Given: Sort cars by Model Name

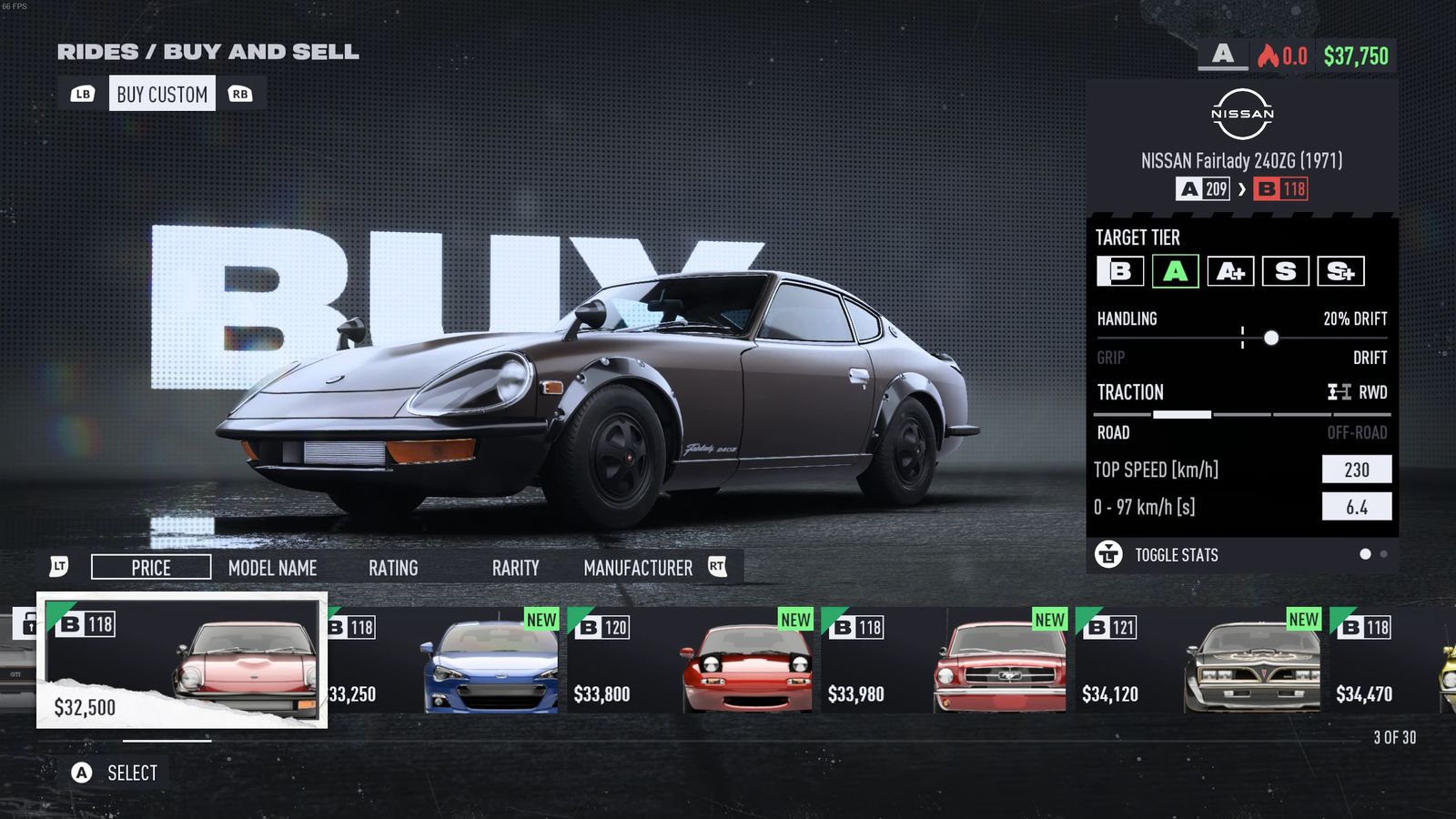Looking at the screenshot, I should click(x=272, y=568).
